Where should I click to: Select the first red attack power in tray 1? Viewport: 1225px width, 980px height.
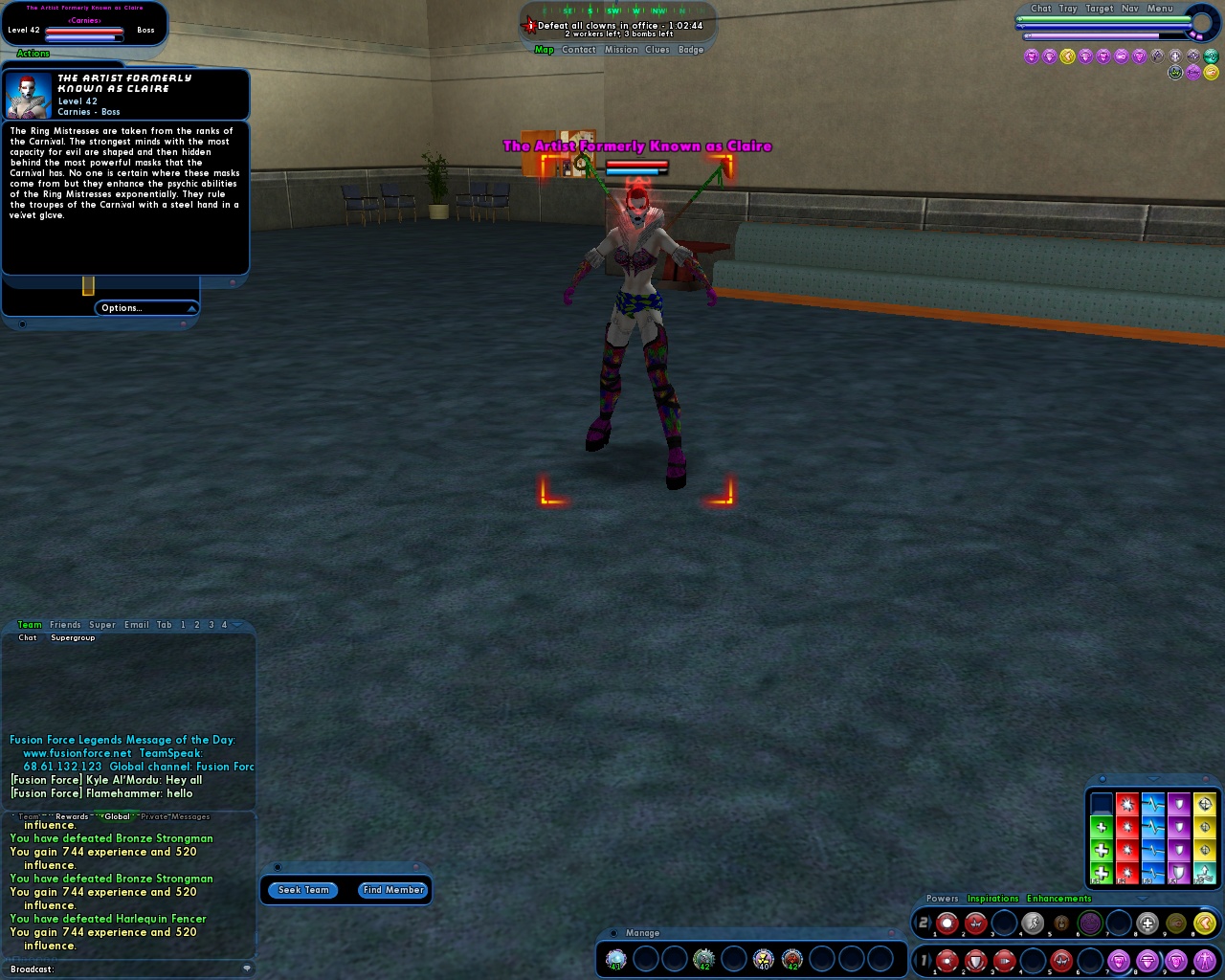point(947,961)
